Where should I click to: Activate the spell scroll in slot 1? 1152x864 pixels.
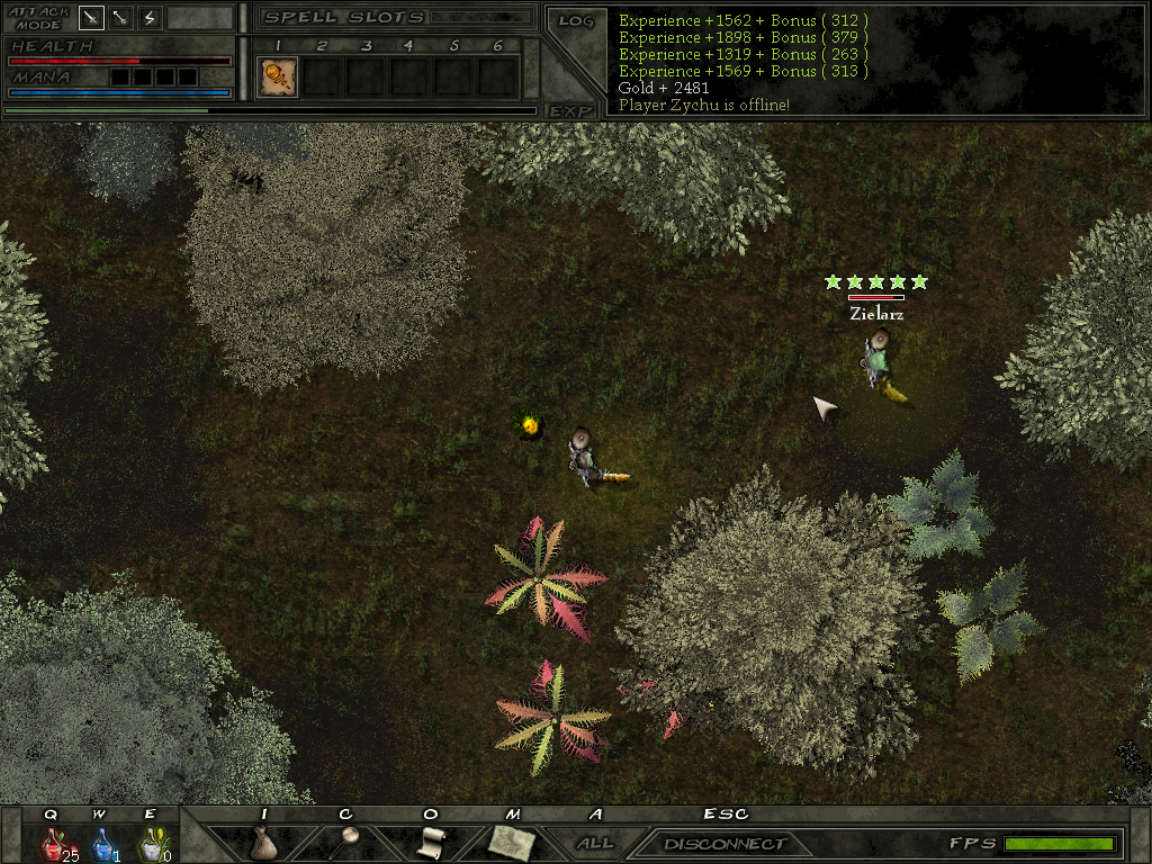click(x=277, y=77)
